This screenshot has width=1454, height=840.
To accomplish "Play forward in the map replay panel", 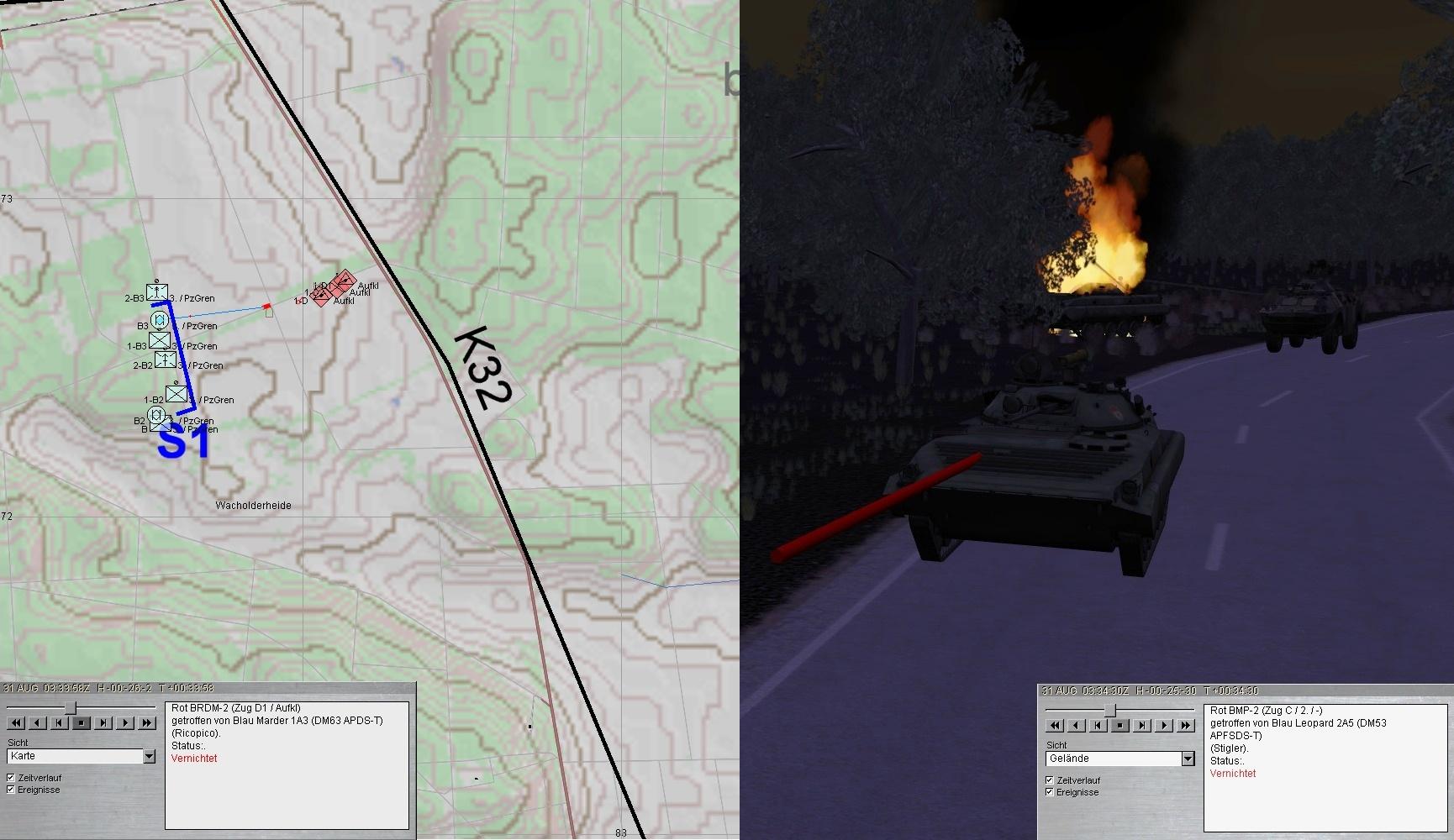I will (125, 722).
